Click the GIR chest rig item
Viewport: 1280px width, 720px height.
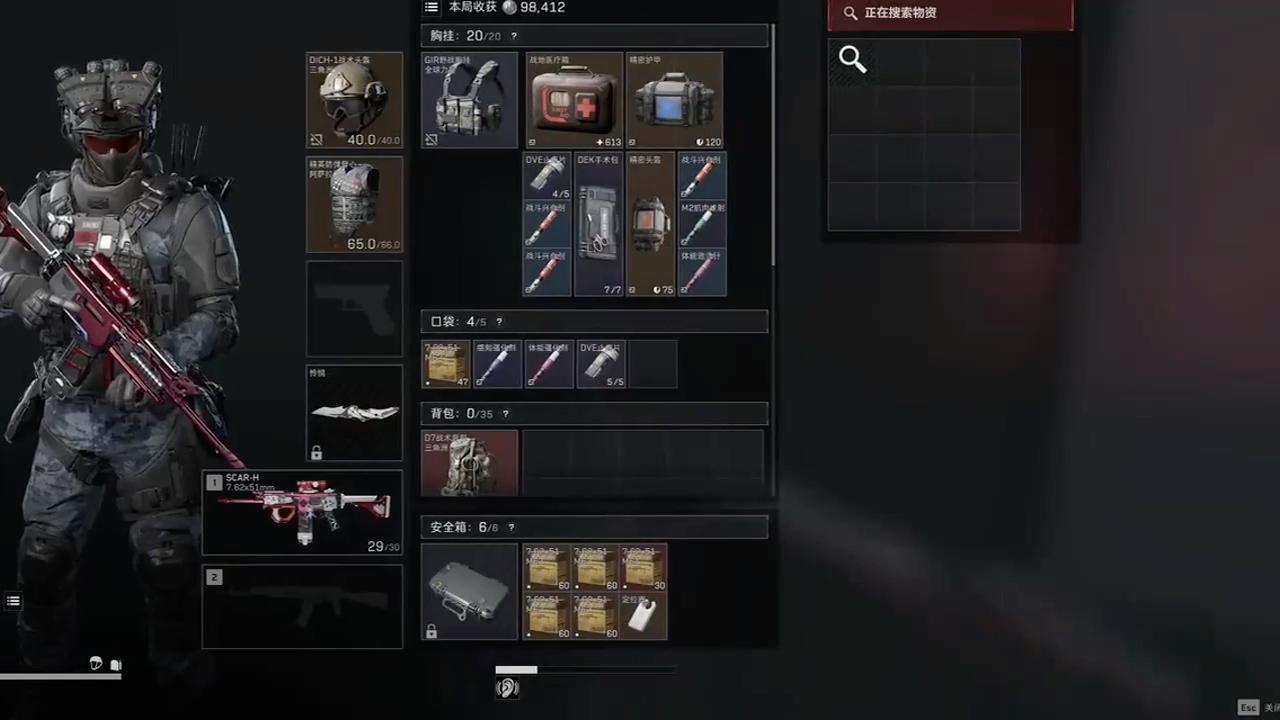pos(469,100)
